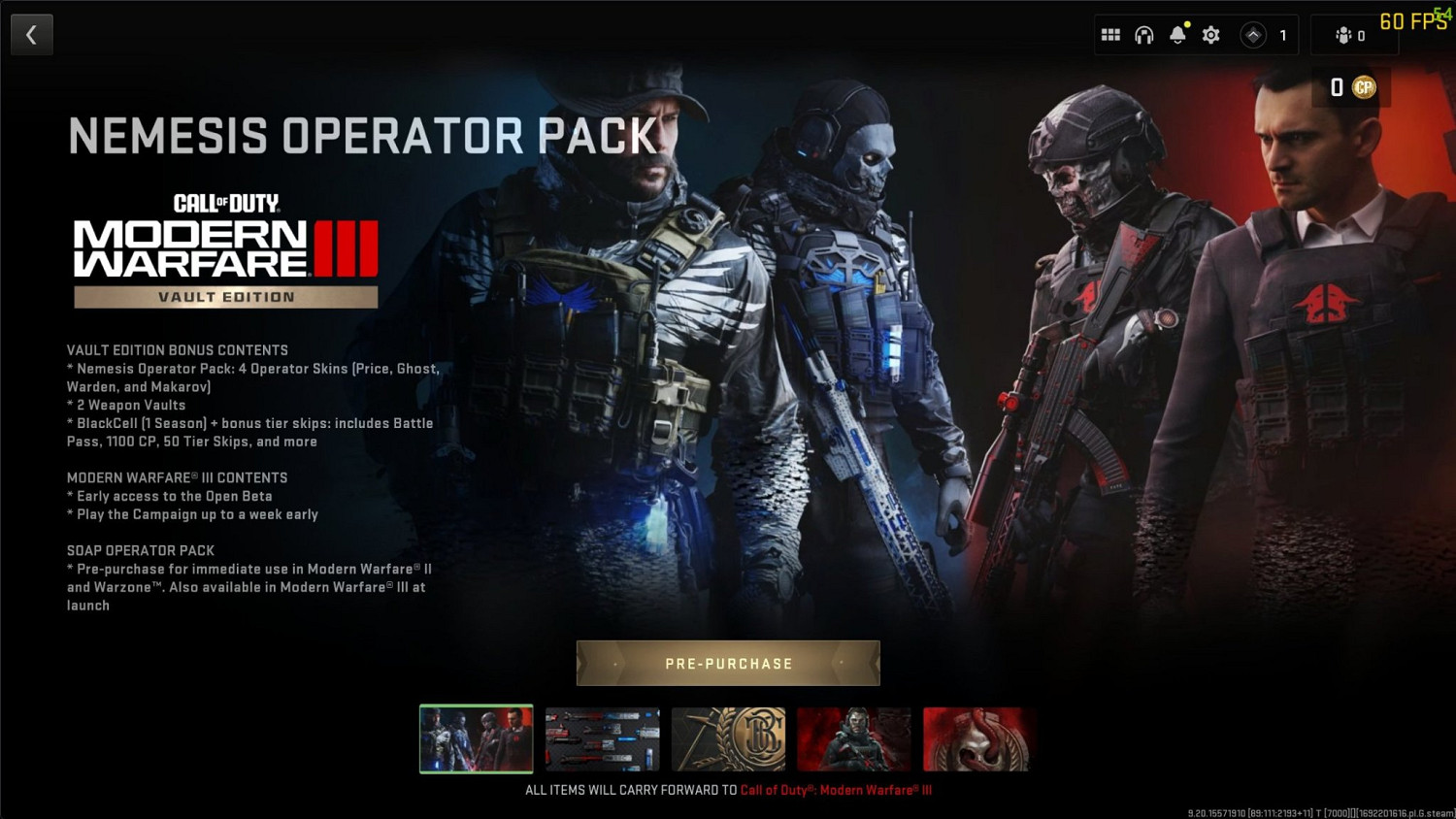Open the Call of Duty: Modern Warfare III link

836,790
